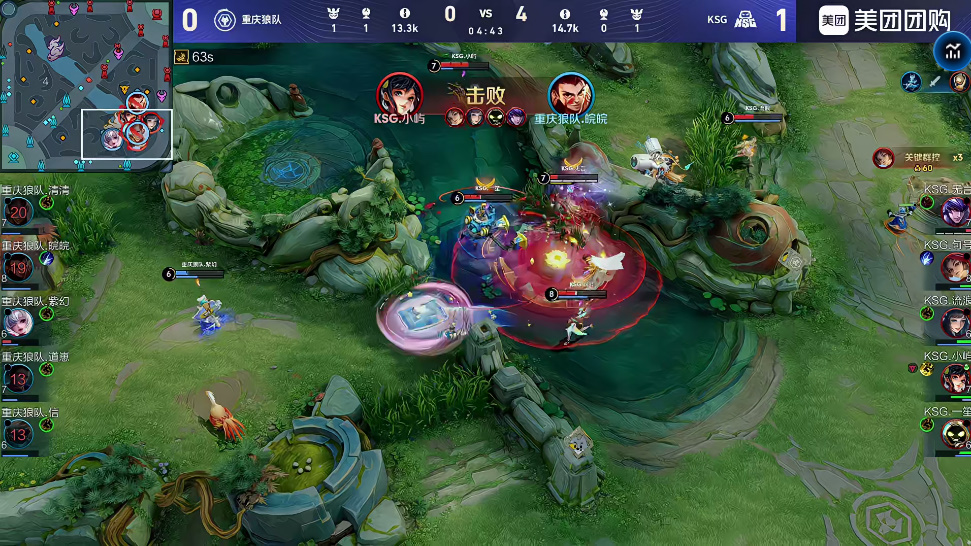The width and height of the screenshot is (971, 546).
Task: Select 重庆狼队.皖皖 player portrait
Action: click(19, 267)
